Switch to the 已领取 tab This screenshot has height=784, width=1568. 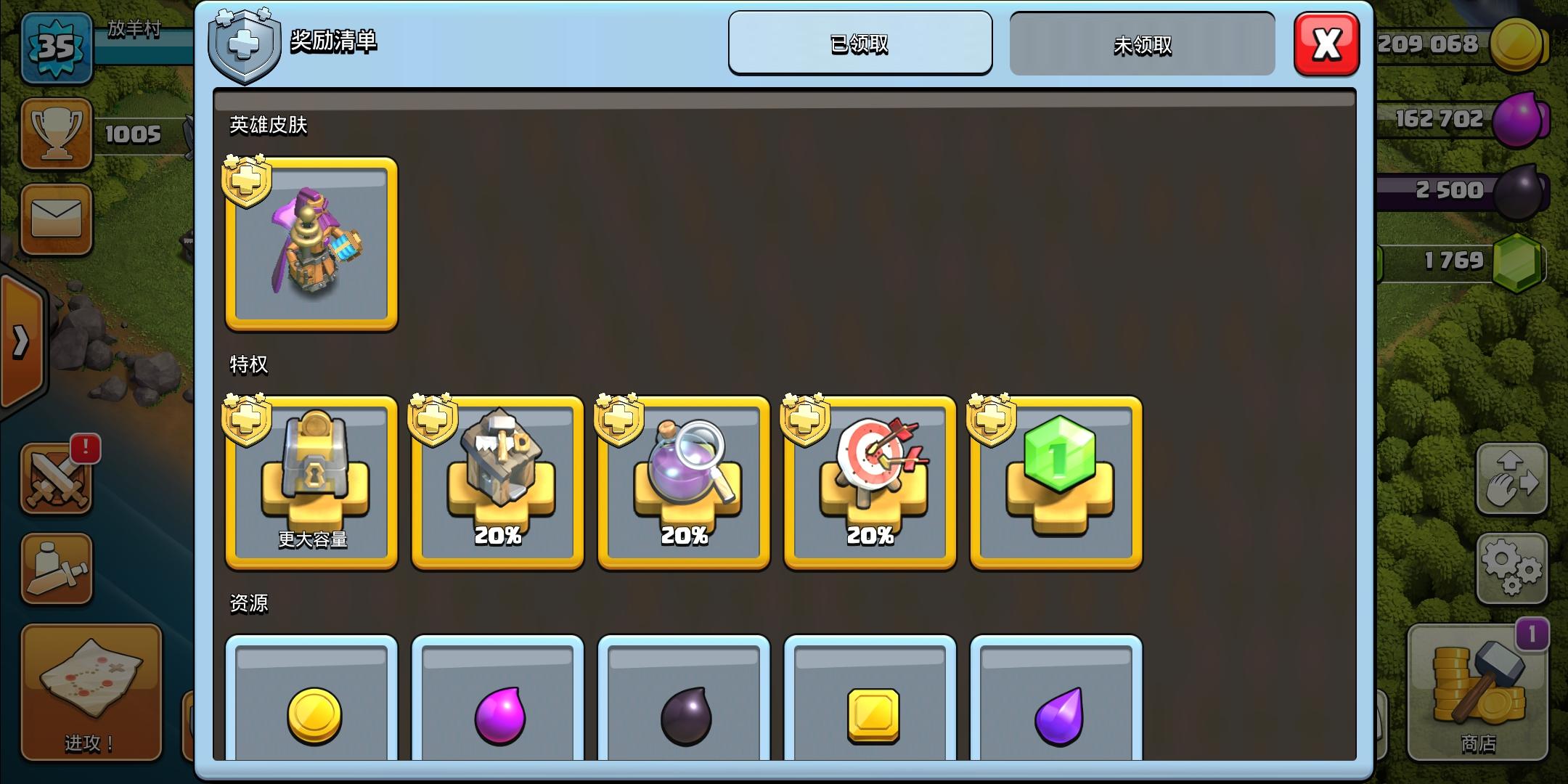(x=861, y=44)
